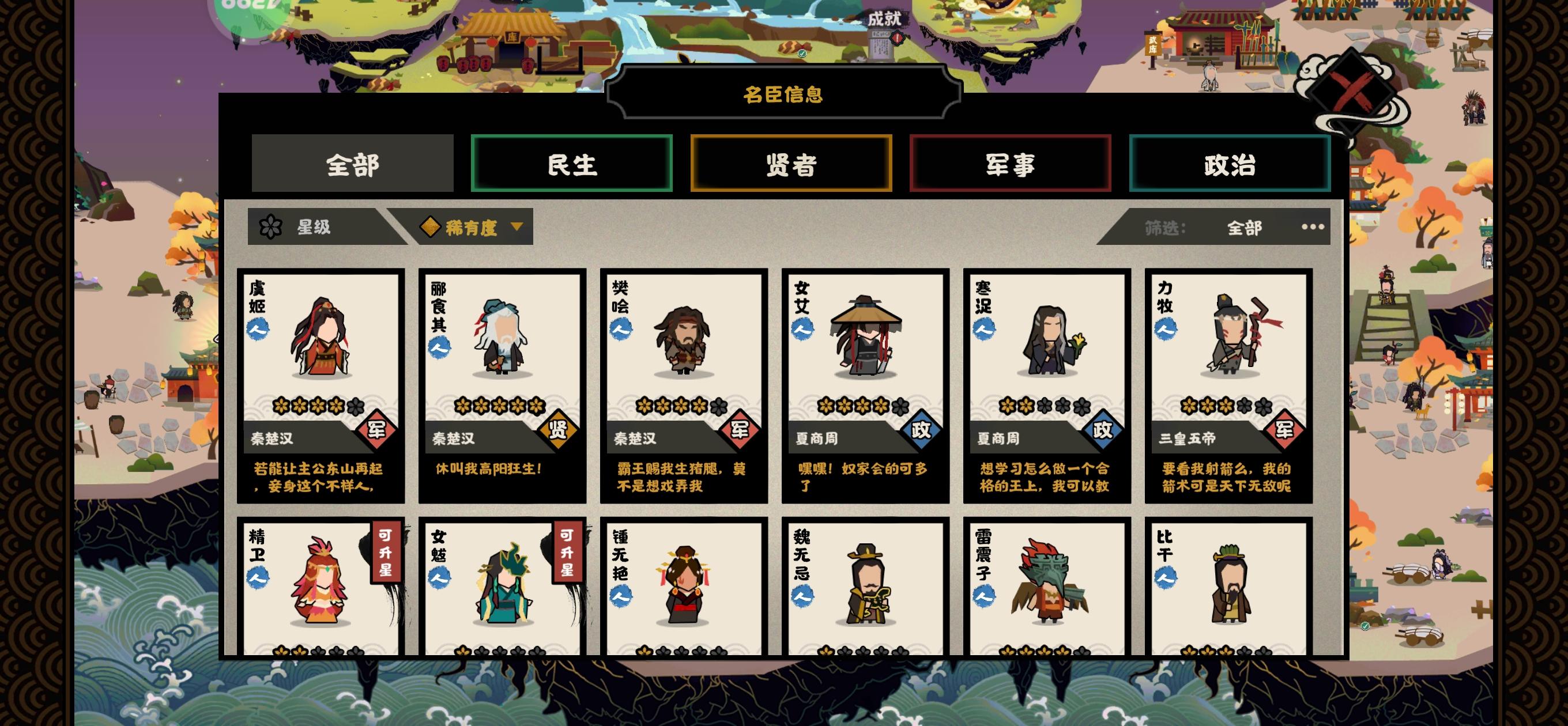This screenshot has width=1568, height=726.
Task: Select the 贤者 category button
Action: 790,164
